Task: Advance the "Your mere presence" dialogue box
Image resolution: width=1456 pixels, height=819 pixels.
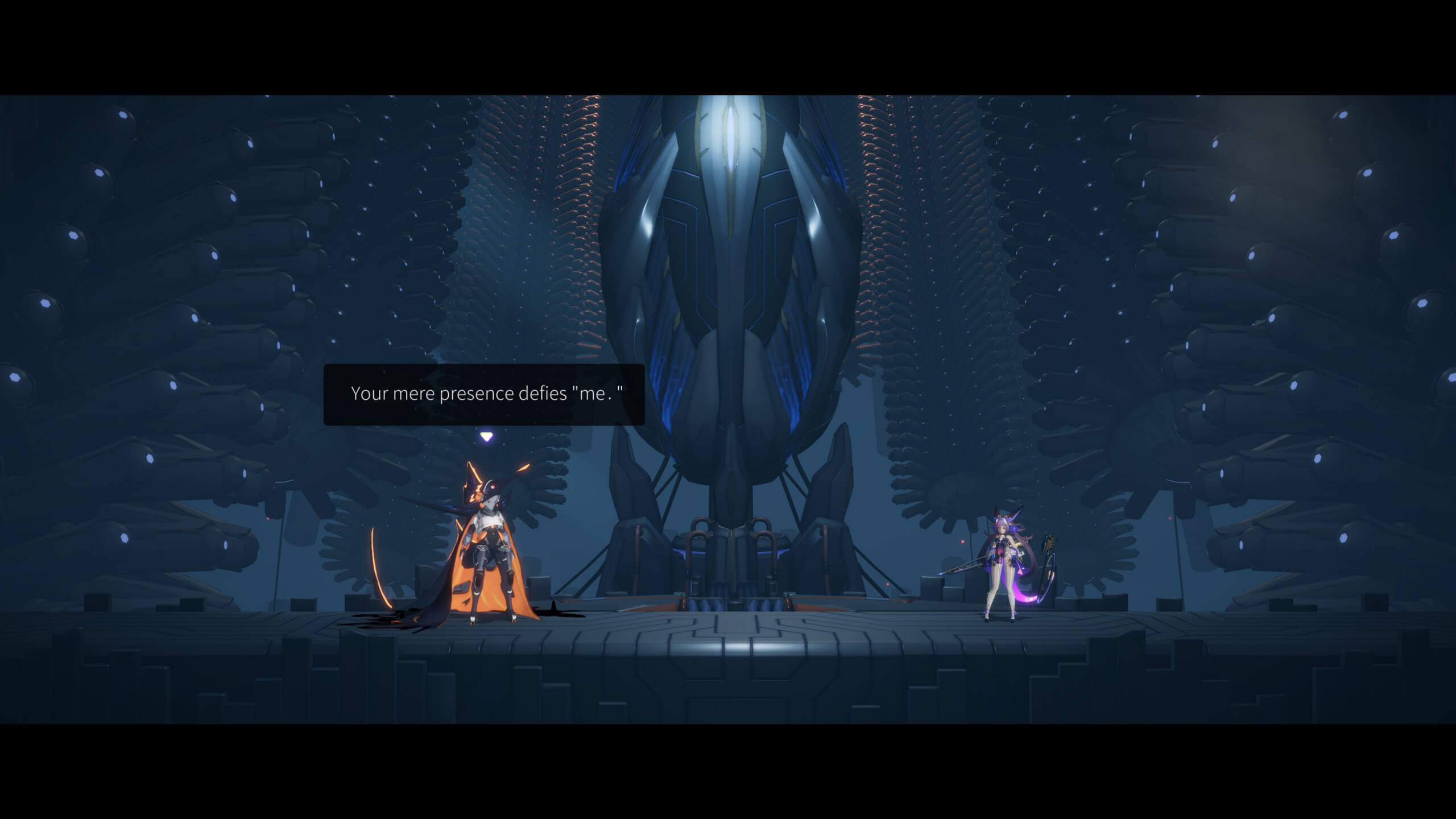Action: point(484,394)
